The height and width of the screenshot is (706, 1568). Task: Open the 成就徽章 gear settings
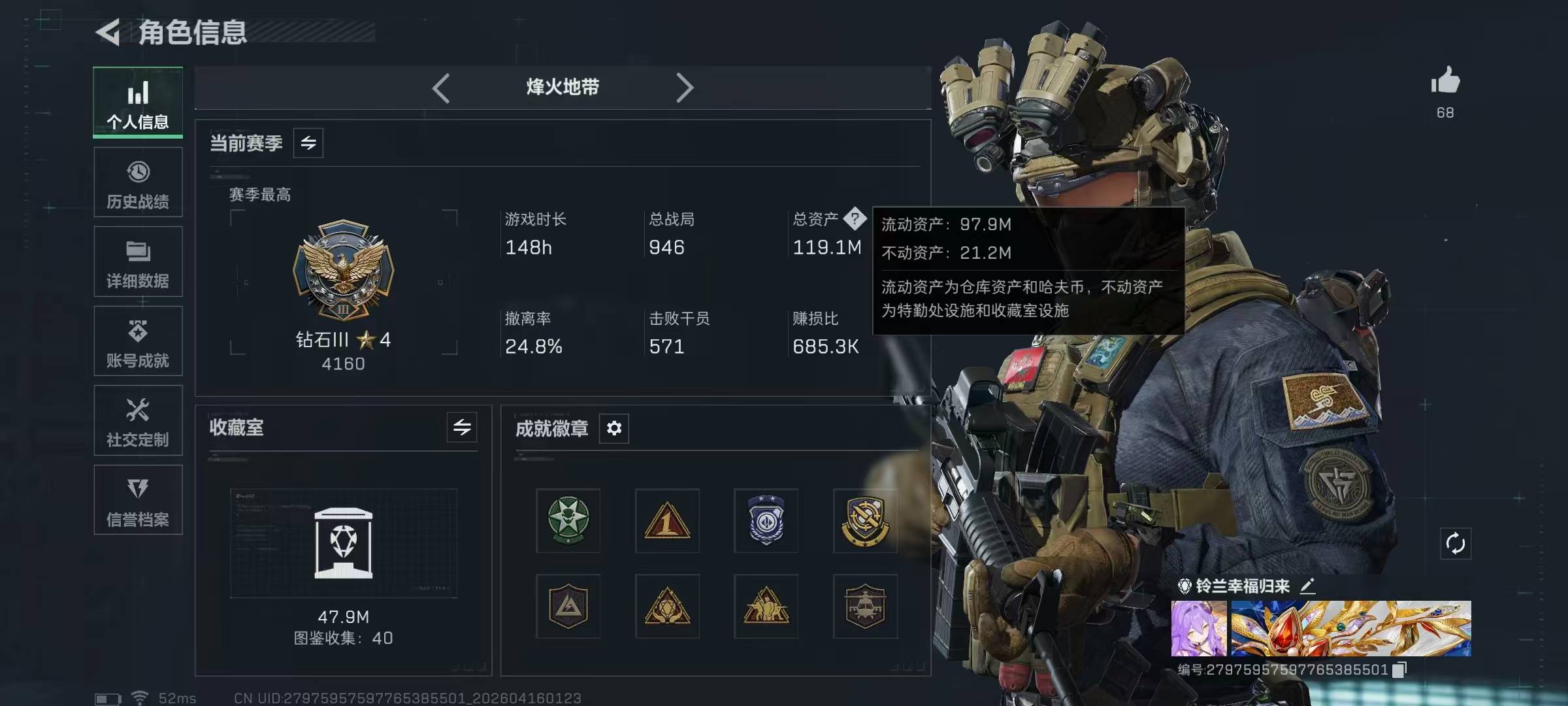tap(614, 428)
